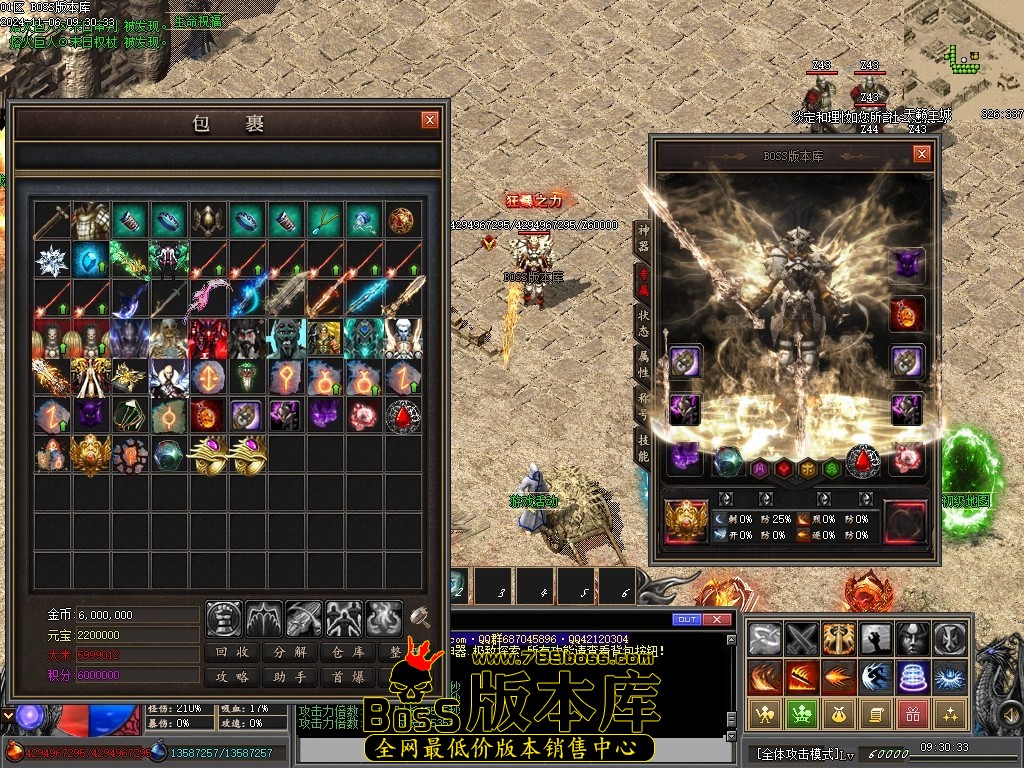Viewport: 1024px width, 768px height.
Task: Close the BOSS版本库 character panel
Action: click(x=922, y=154)
